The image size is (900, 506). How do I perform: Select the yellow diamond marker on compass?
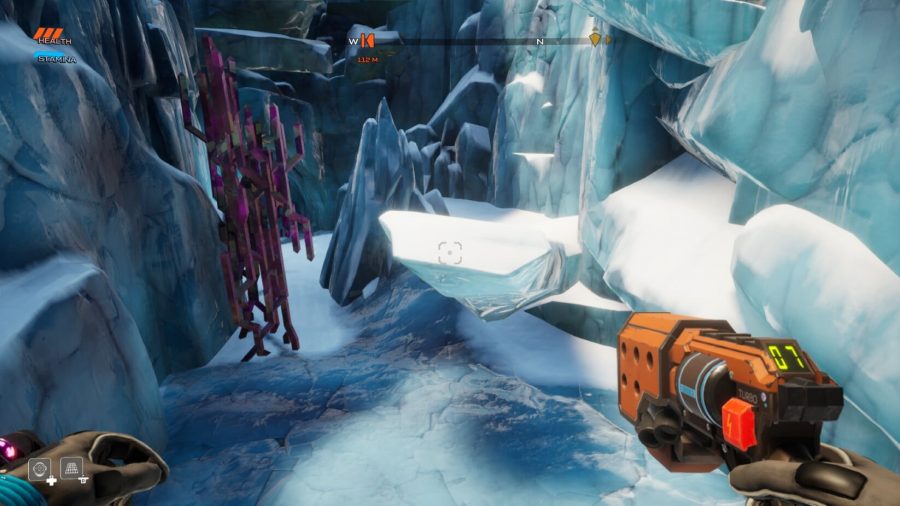click(596, 41)
